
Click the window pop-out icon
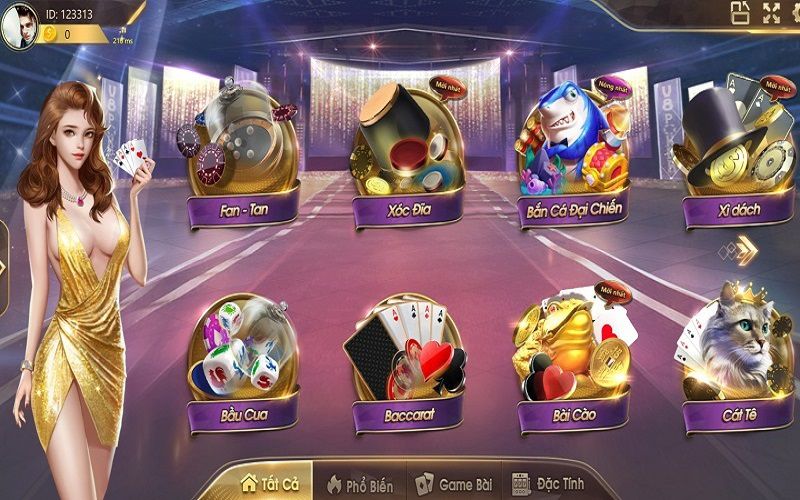(x=740, y=13)
